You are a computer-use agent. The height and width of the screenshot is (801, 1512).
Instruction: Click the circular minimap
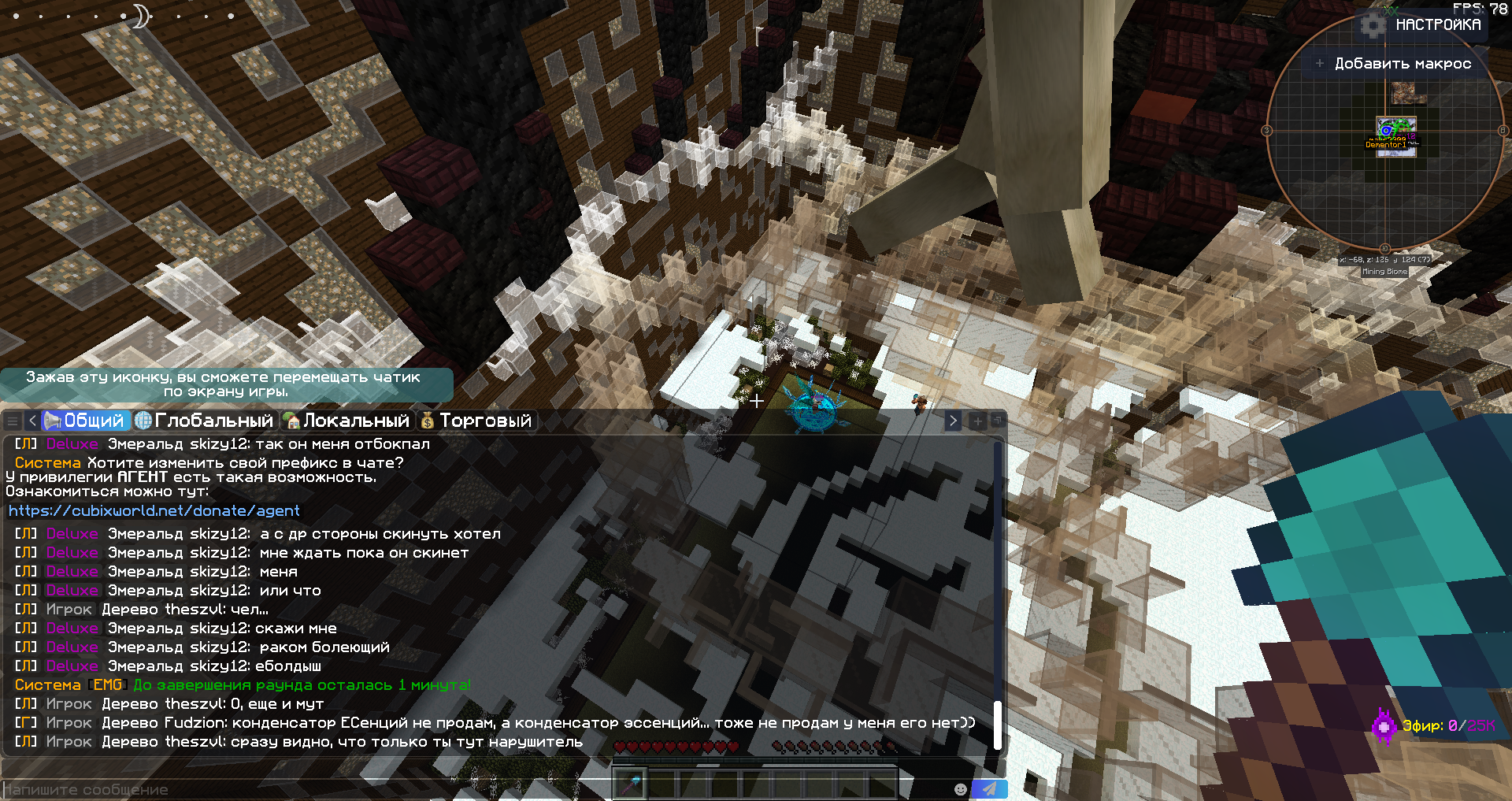pyautogui.click(x=1384, y=130)
